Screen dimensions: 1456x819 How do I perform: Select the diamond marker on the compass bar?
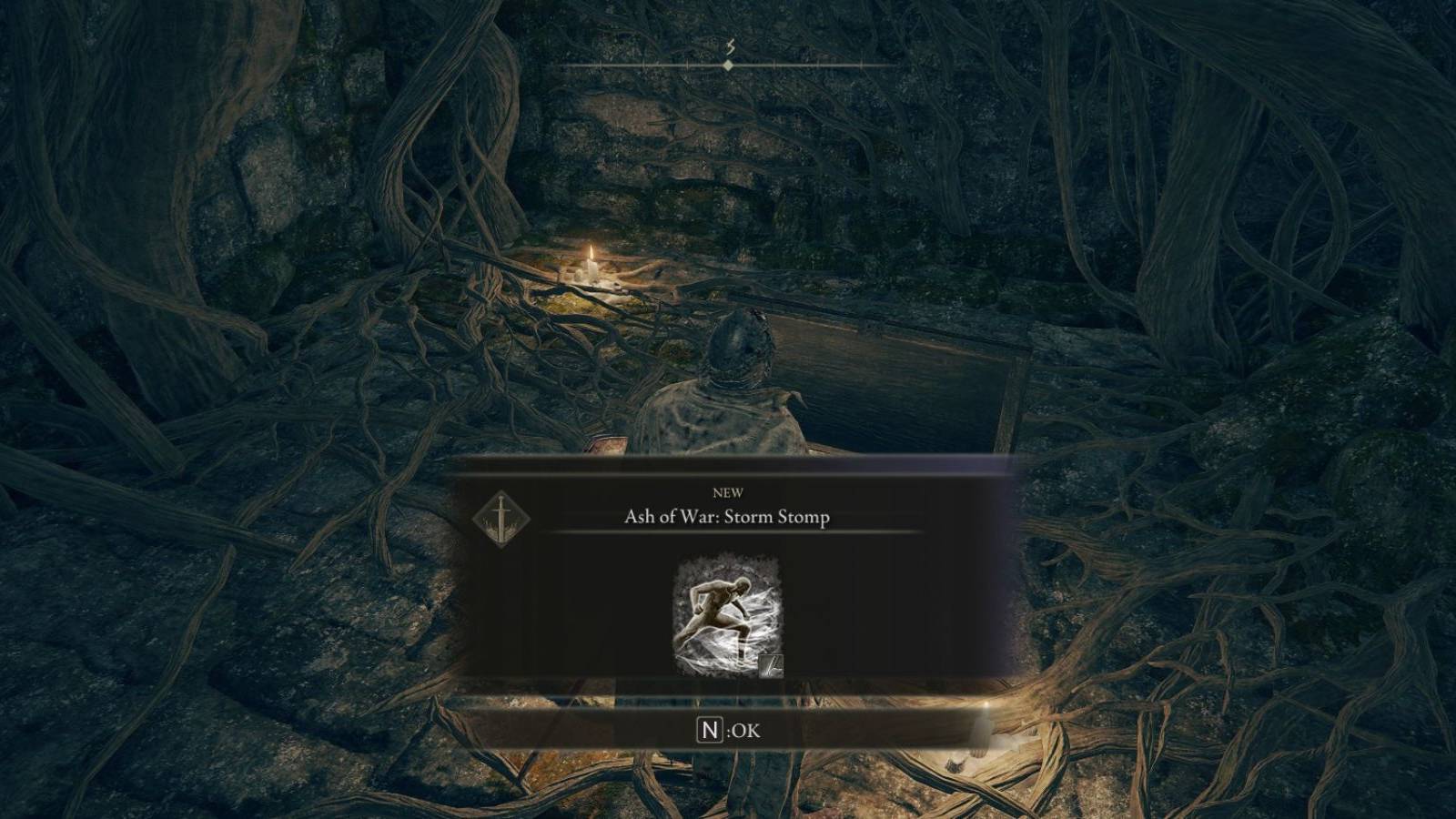pos(728,65)
